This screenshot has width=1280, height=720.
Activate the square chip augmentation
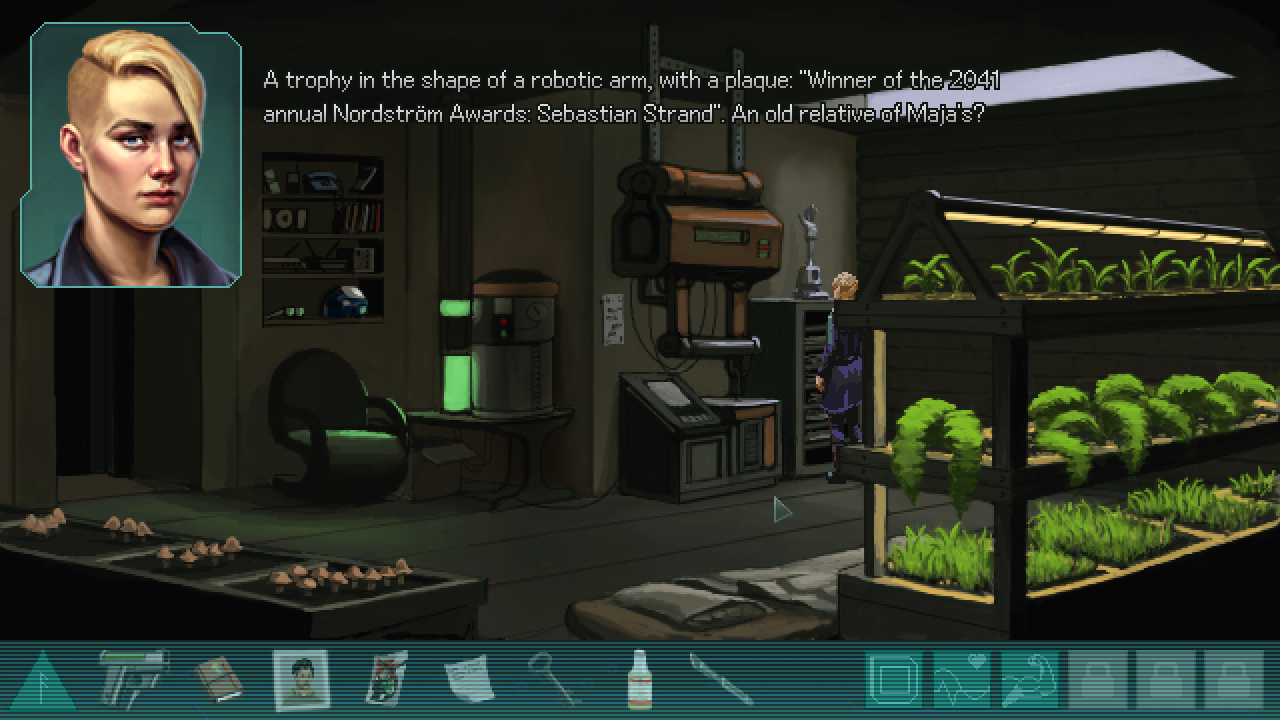click(x=894, y=680)
